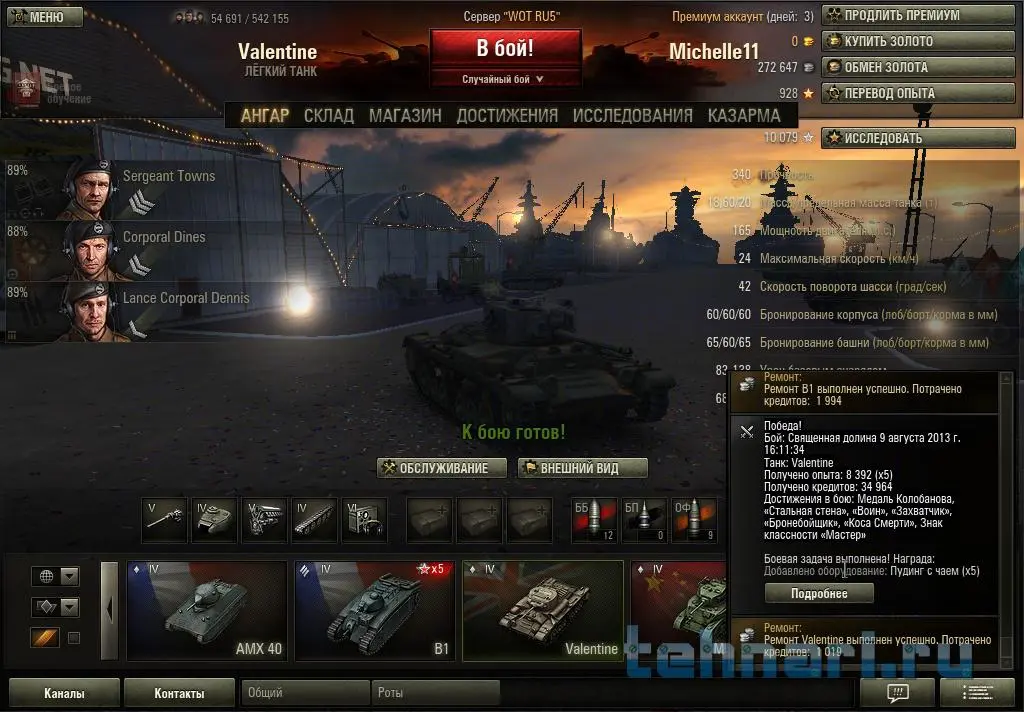Open the Случайный бой battle type dropdown

click(x=504, y=79)
